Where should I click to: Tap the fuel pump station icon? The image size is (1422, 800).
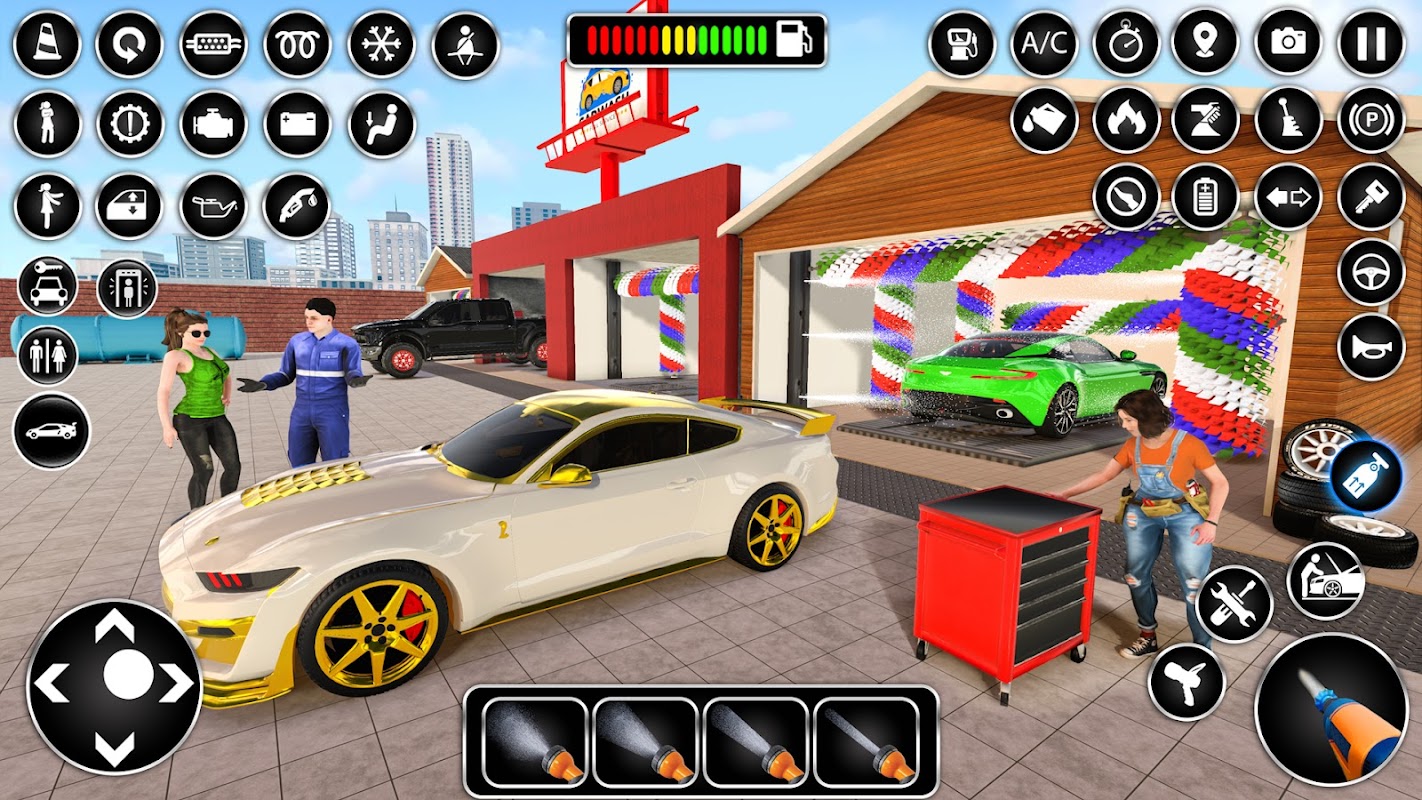(961, 43)
